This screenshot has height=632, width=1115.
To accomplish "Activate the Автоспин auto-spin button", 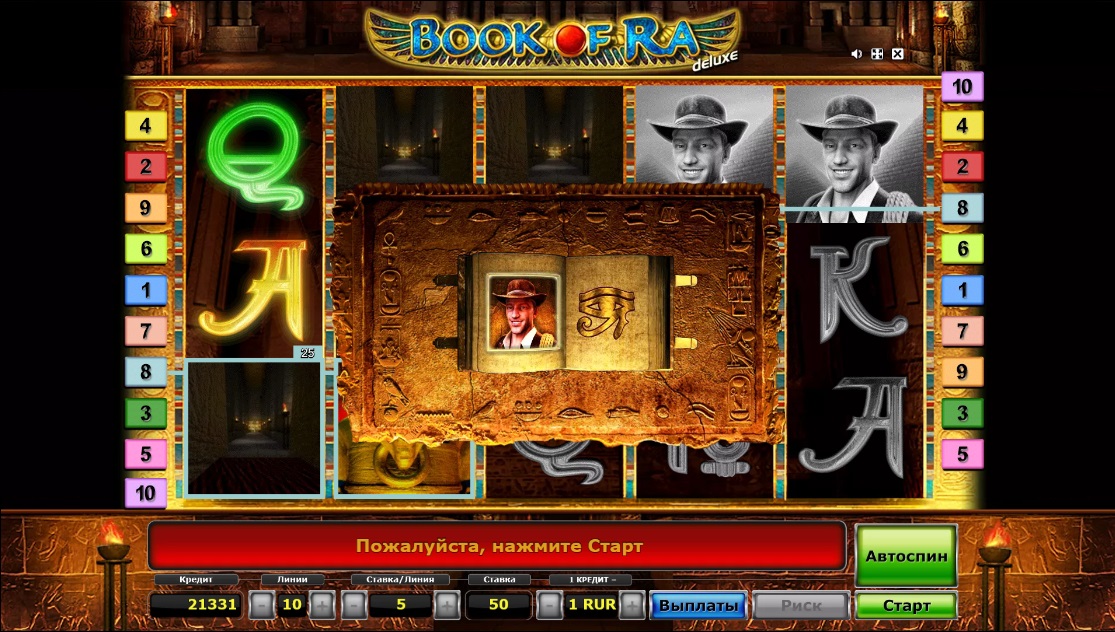I will (905, 556).
